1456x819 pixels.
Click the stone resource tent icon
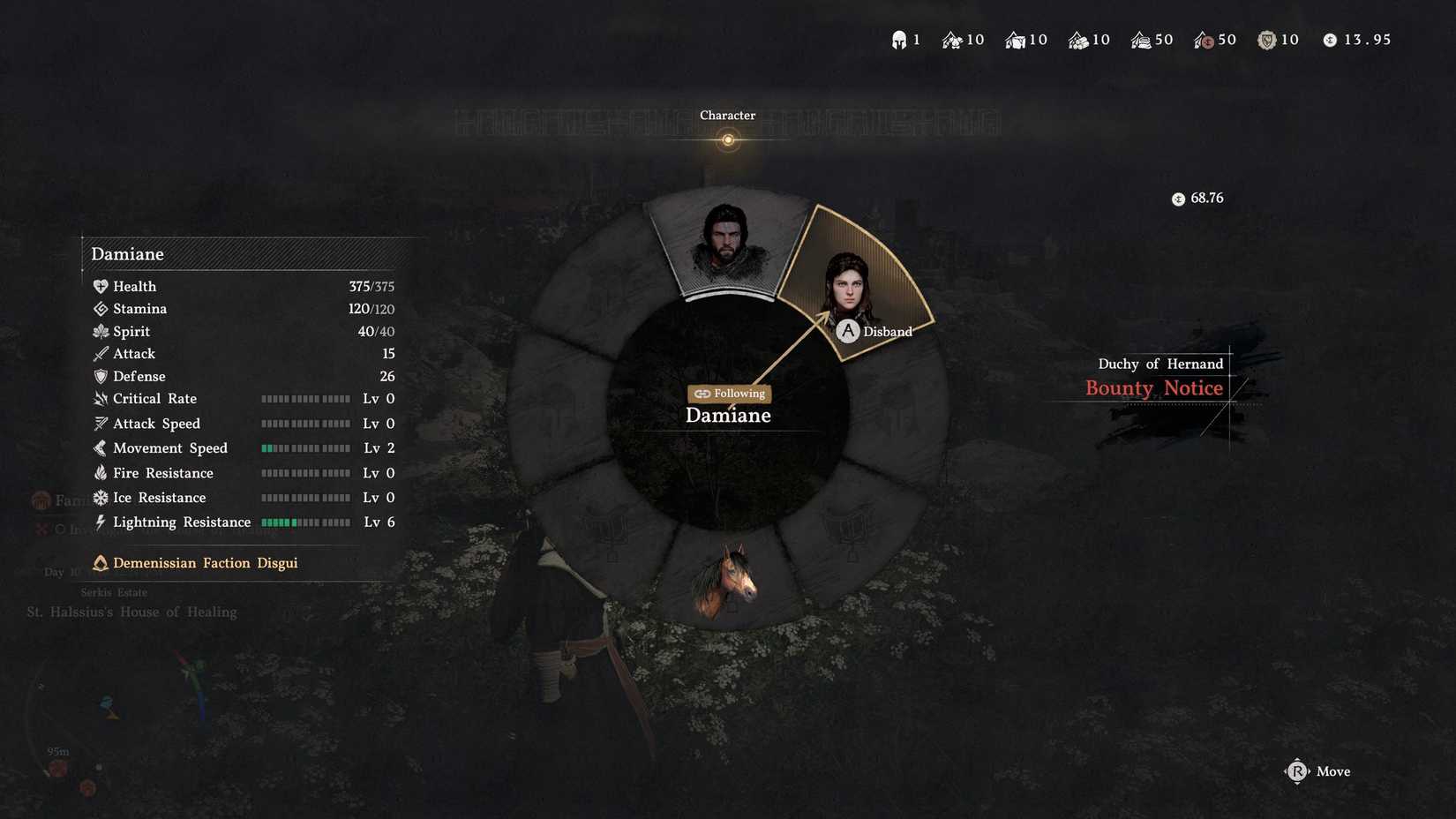click(1013, 39)
